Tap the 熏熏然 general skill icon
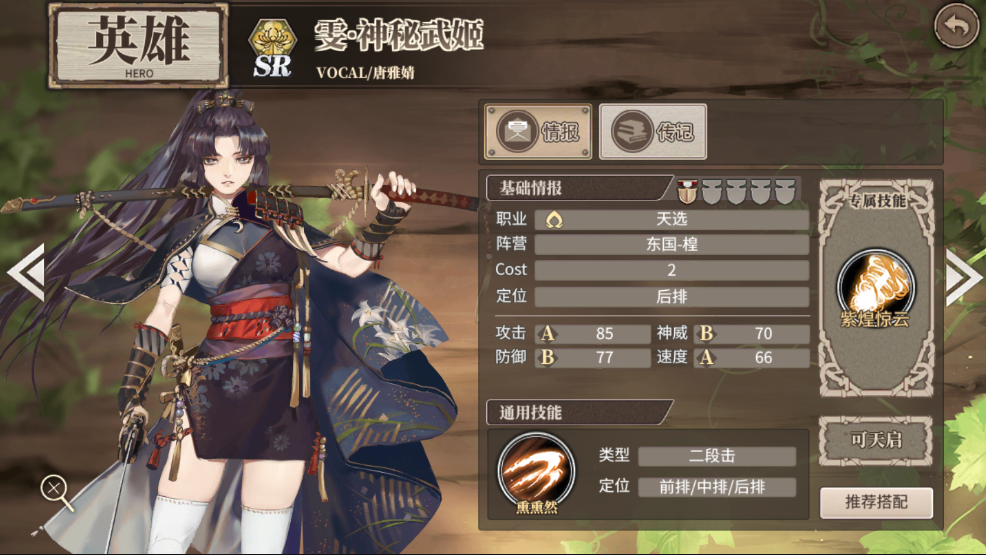 click(536, 468)
